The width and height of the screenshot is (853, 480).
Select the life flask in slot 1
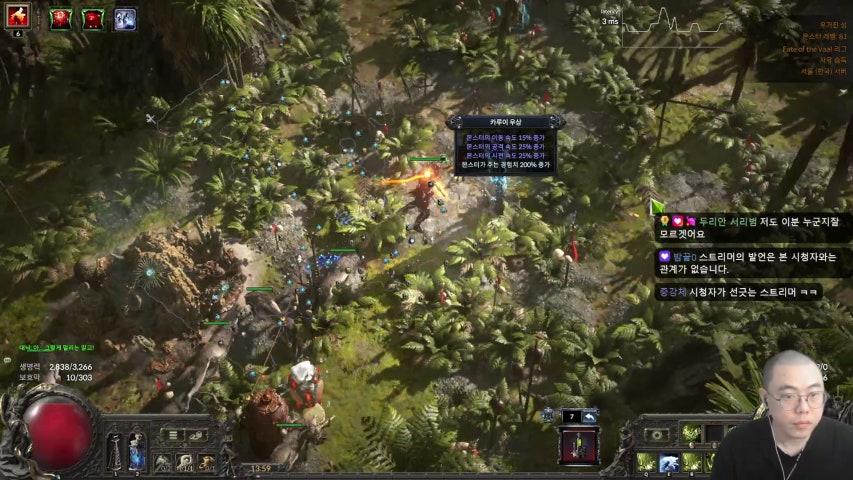[115, 449]
